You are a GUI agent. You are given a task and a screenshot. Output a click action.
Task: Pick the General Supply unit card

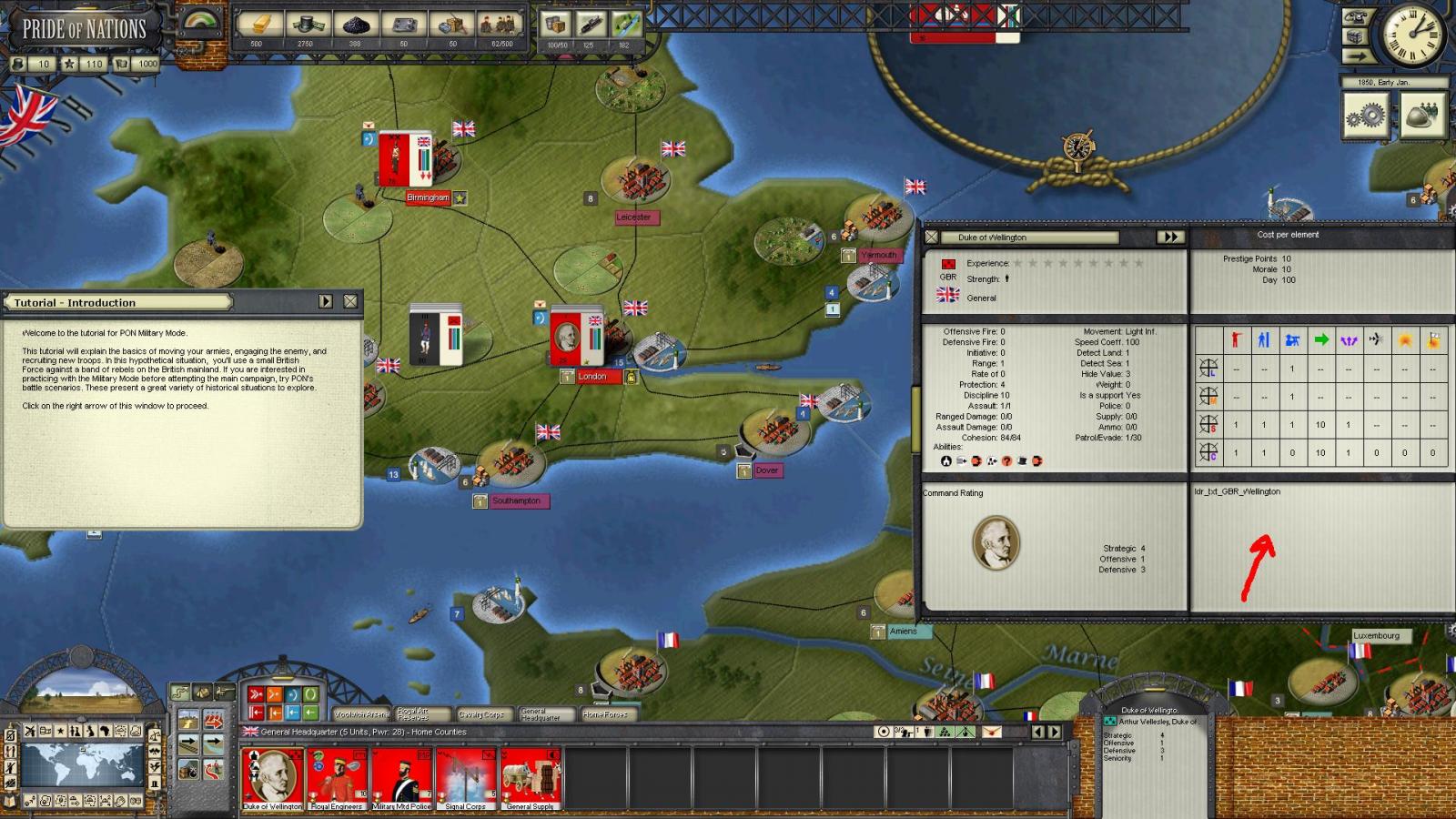[531, 778]
